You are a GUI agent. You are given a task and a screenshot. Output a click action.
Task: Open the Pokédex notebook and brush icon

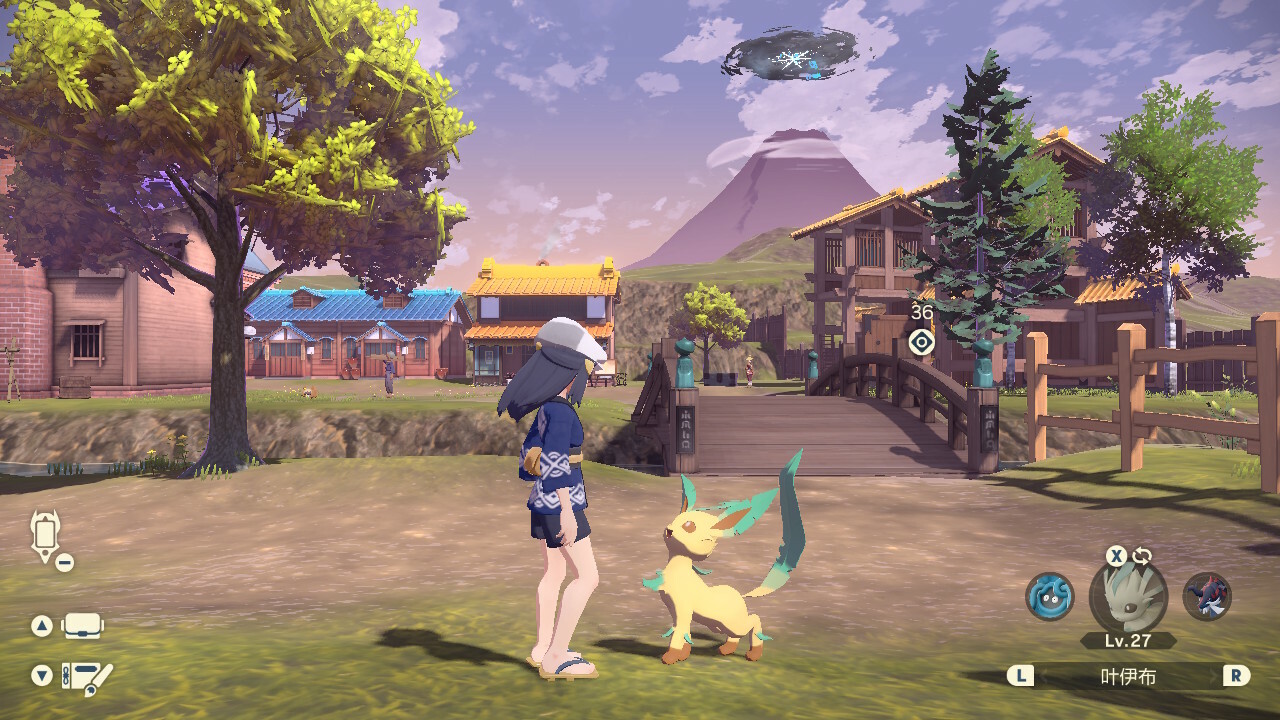click(x=87, y=677)
